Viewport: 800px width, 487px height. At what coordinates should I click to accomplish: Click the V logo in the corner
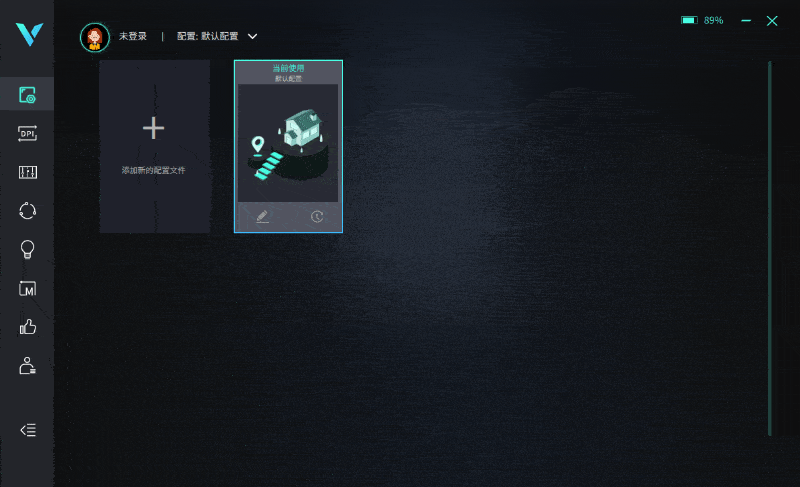tap(27, 33)
